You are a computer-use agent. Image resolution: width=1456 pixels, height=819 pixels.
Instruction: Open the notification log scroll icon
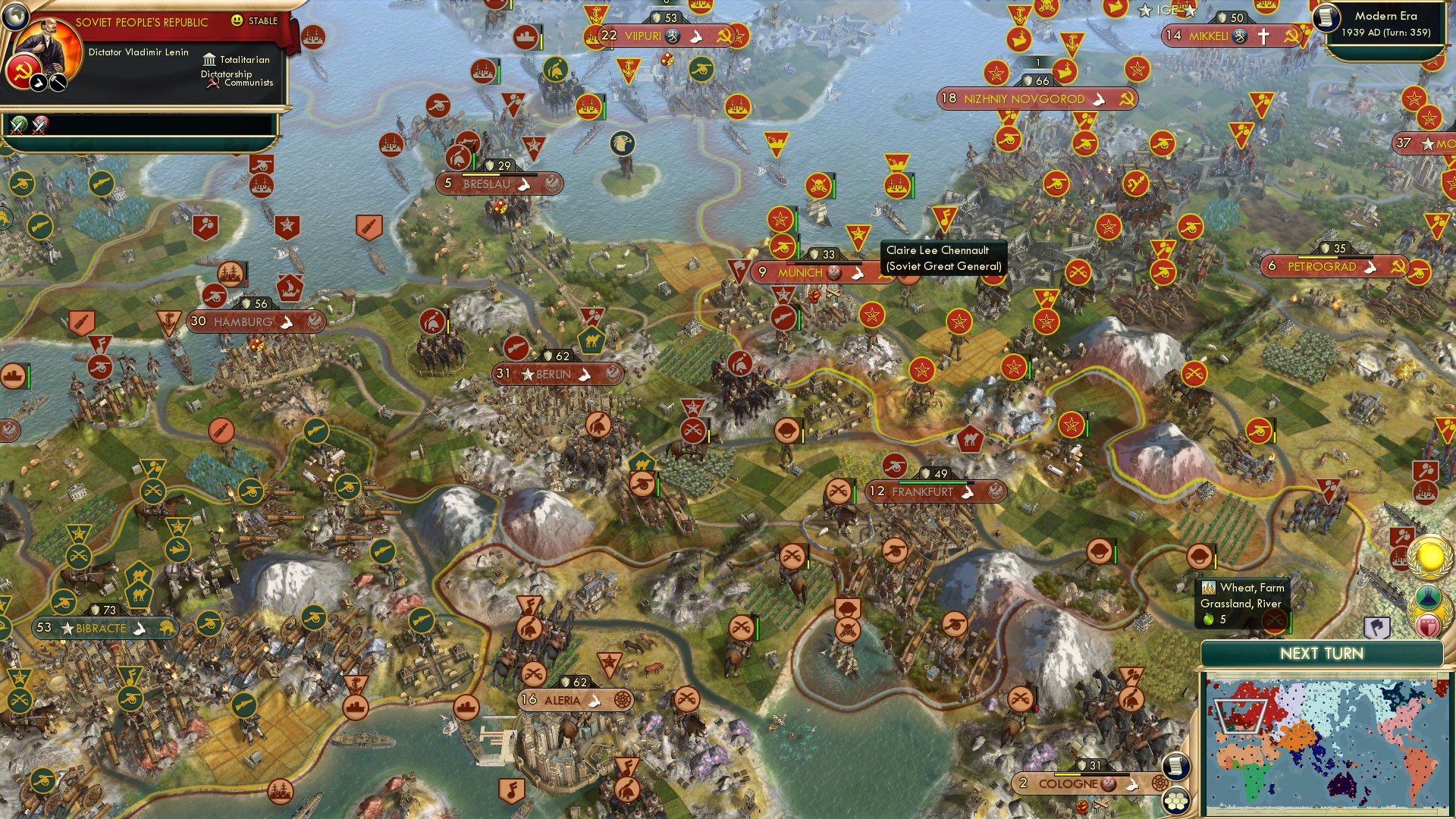[x=1175, y=767]
